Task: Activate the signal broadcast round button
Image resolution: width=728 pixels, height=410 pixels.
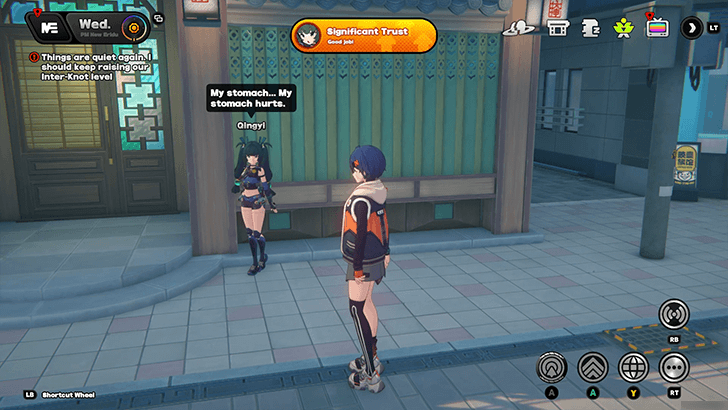Action: click(674, 315)
